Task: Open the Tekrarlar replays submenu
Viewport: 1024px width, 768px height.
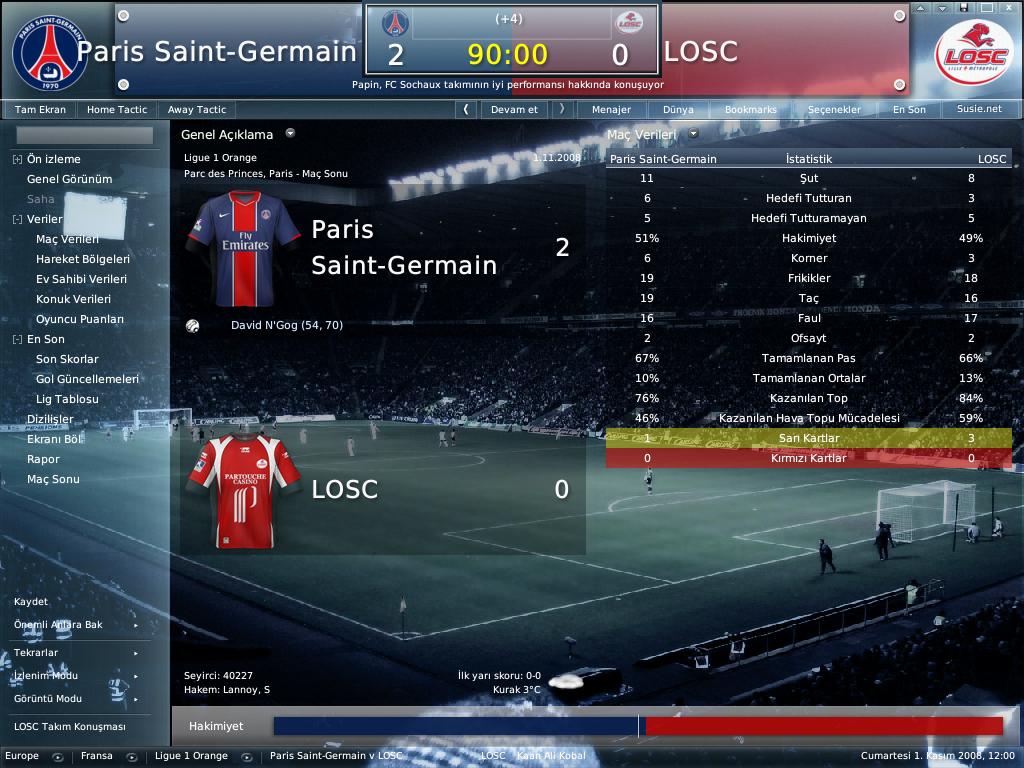Action: tap(36, 653)
